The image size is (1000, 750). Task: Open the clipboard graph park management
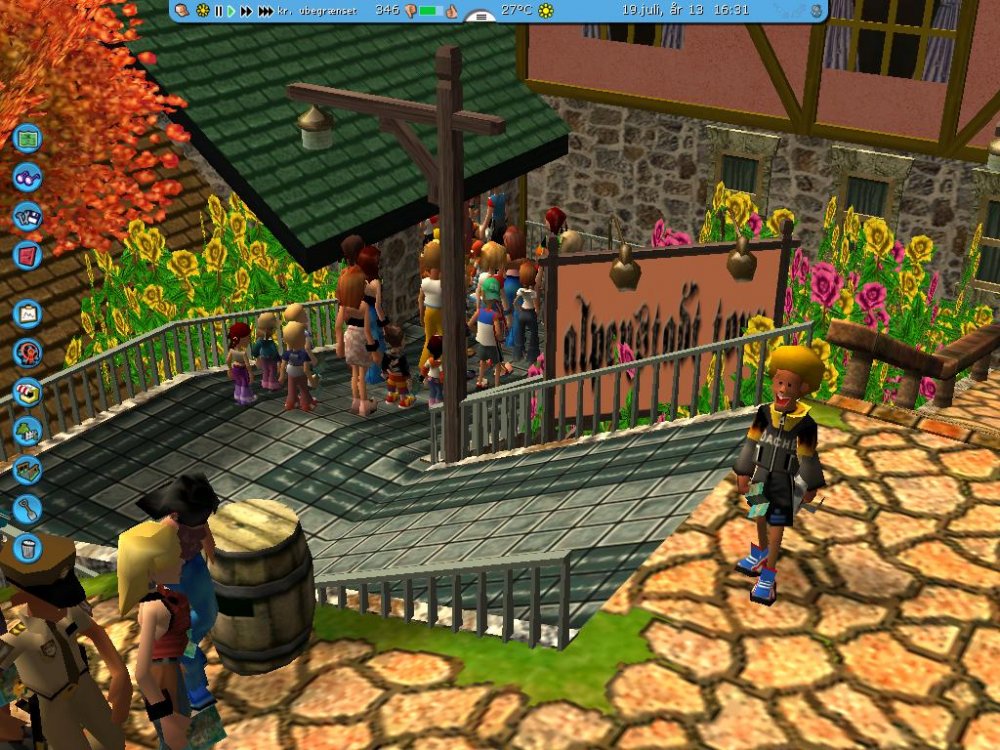(x=27, y=313)
